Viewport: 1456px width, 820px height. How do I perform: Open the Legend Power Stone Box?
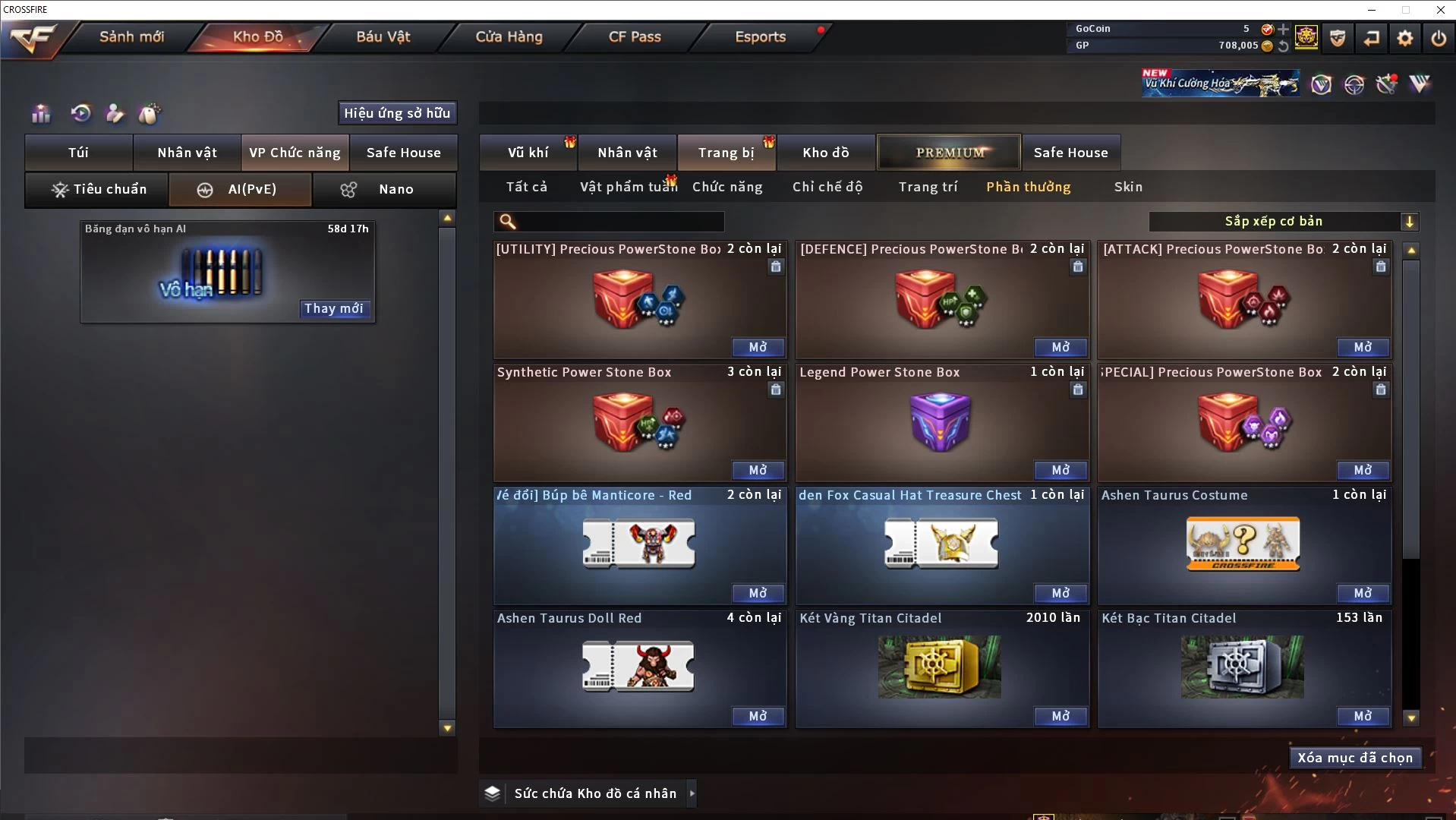tap(1060, 470)
